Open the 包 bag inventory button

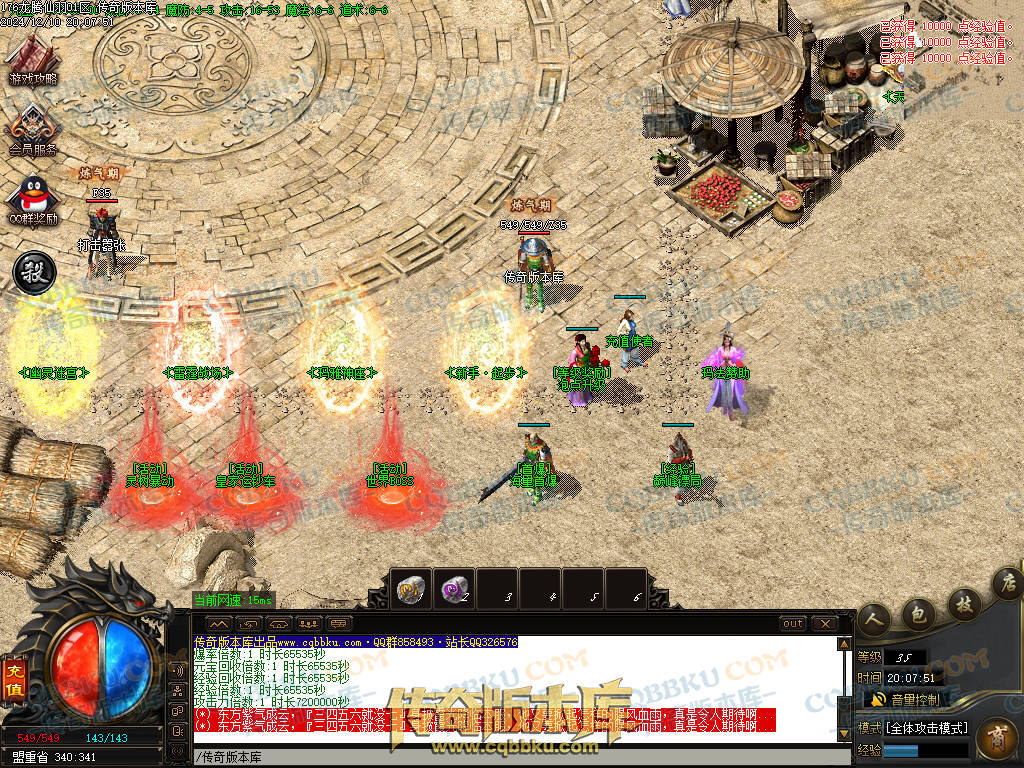(x=918, y=611)
